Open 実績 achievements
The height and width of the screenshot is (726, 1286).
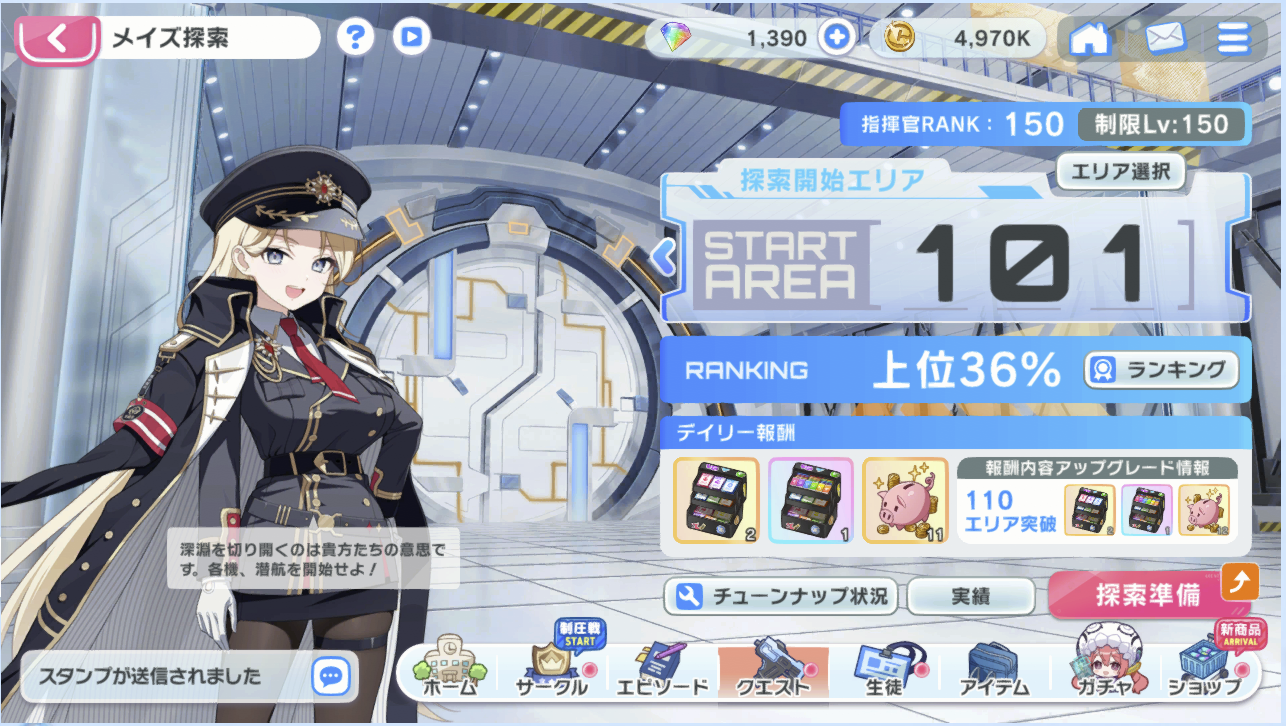click(969, 597)
